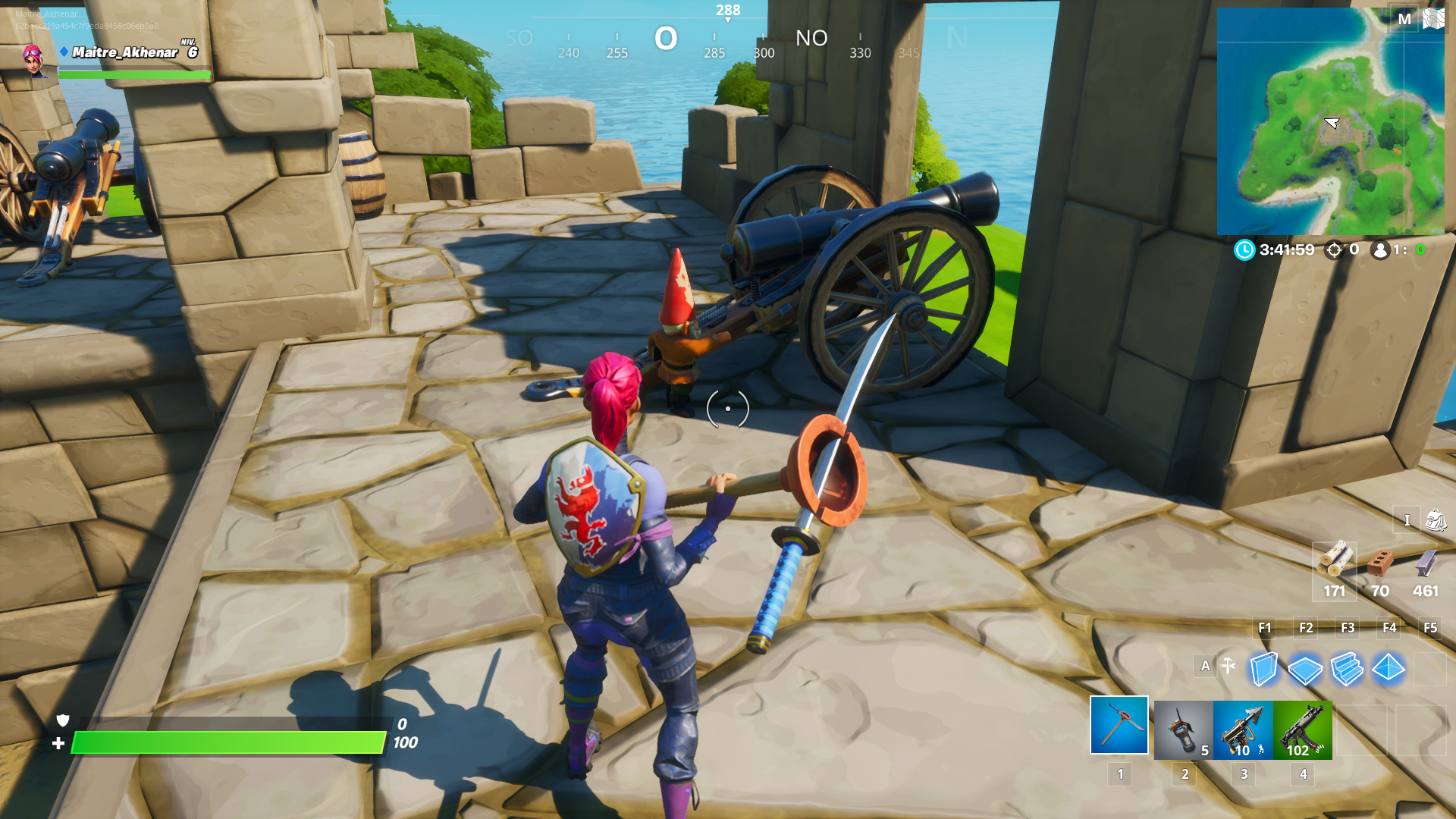Screen dimensions: 1456x819
Task: Click Maitre_Akhenar's player portrait
Action: coord(34,60)
